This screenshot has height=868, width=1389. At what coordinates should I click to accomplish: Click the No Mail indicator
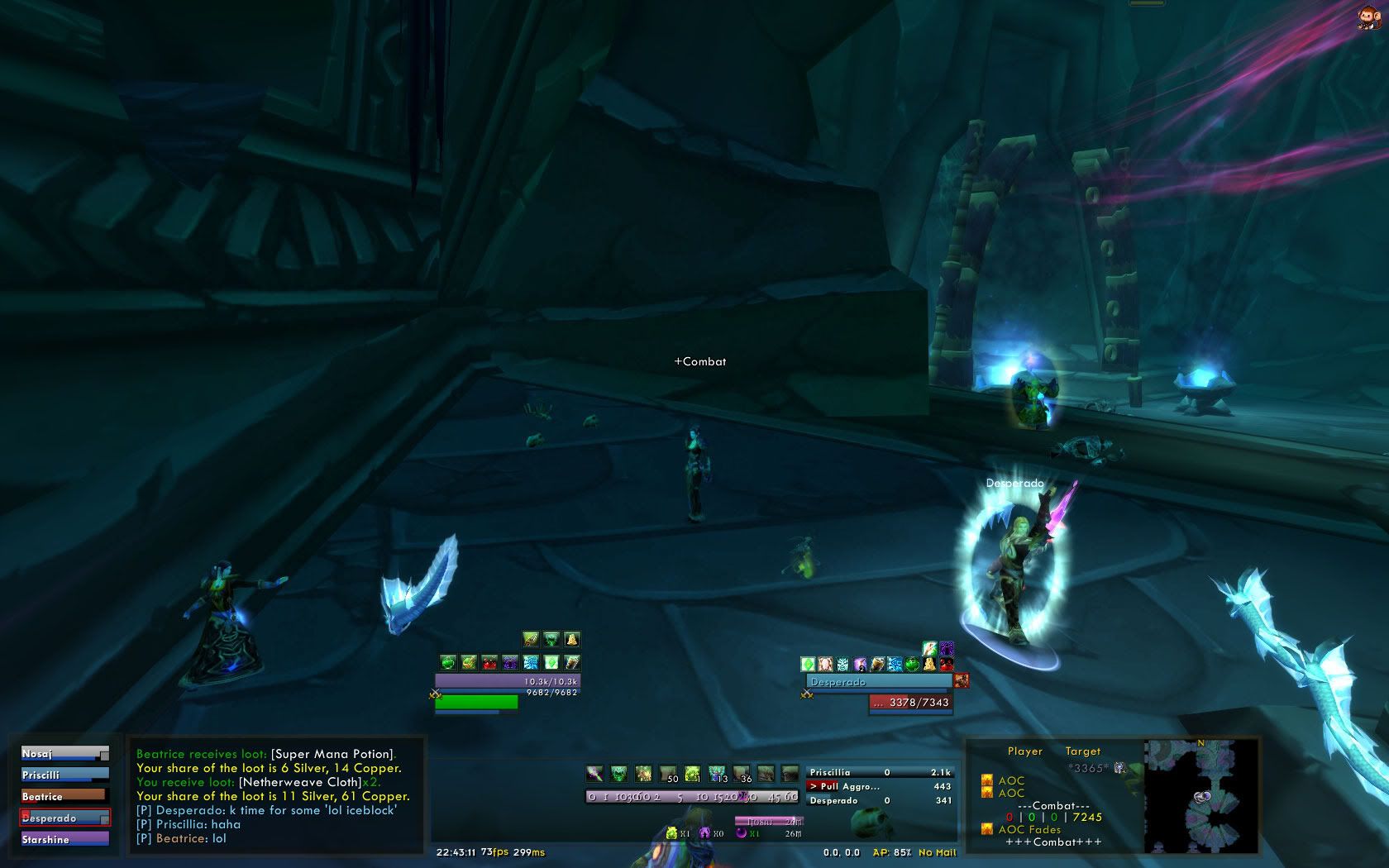[x=937, y=852]
